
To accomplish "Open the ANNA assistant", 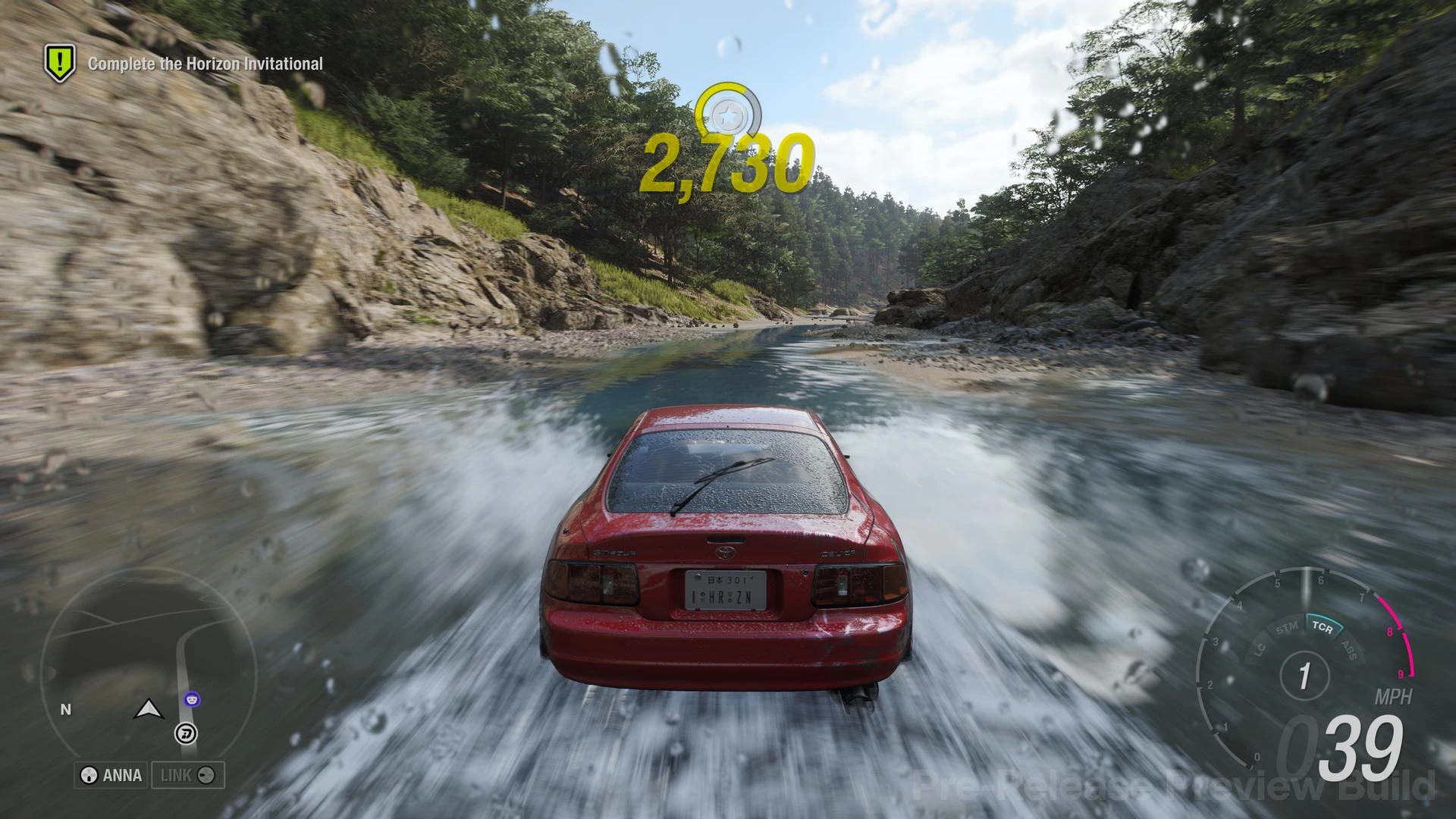I will click(x=111, y=775).
